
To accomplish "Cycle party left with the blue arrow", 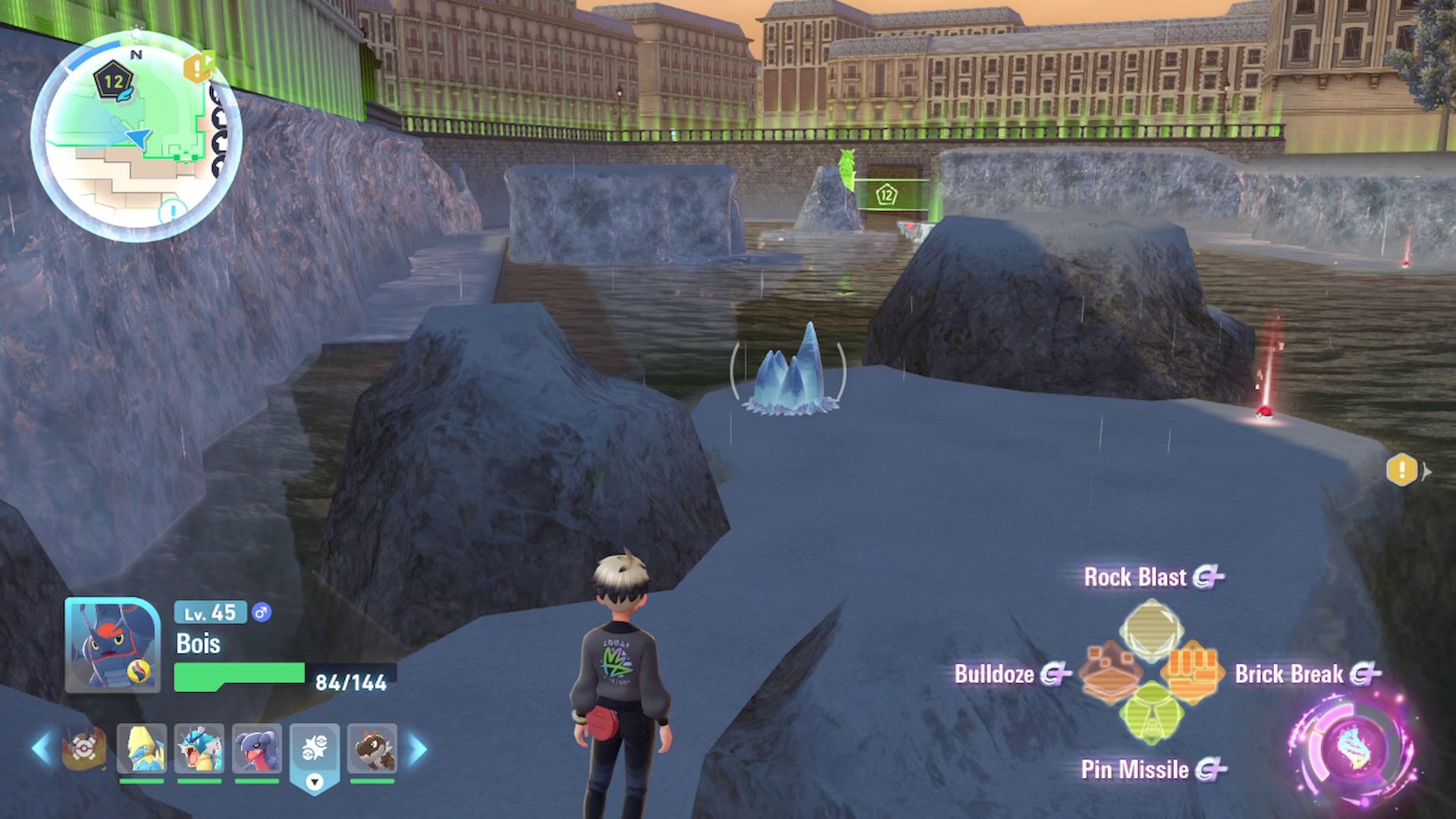I will click(x=41, y=748).
